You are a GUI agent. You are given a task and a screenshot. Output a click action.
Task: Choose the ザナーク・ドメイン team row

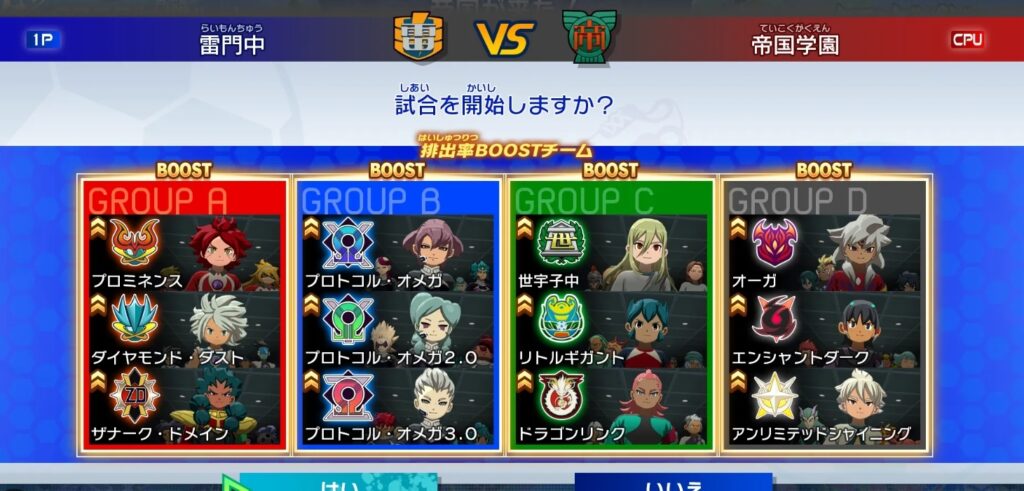click(x=186, y=407)
